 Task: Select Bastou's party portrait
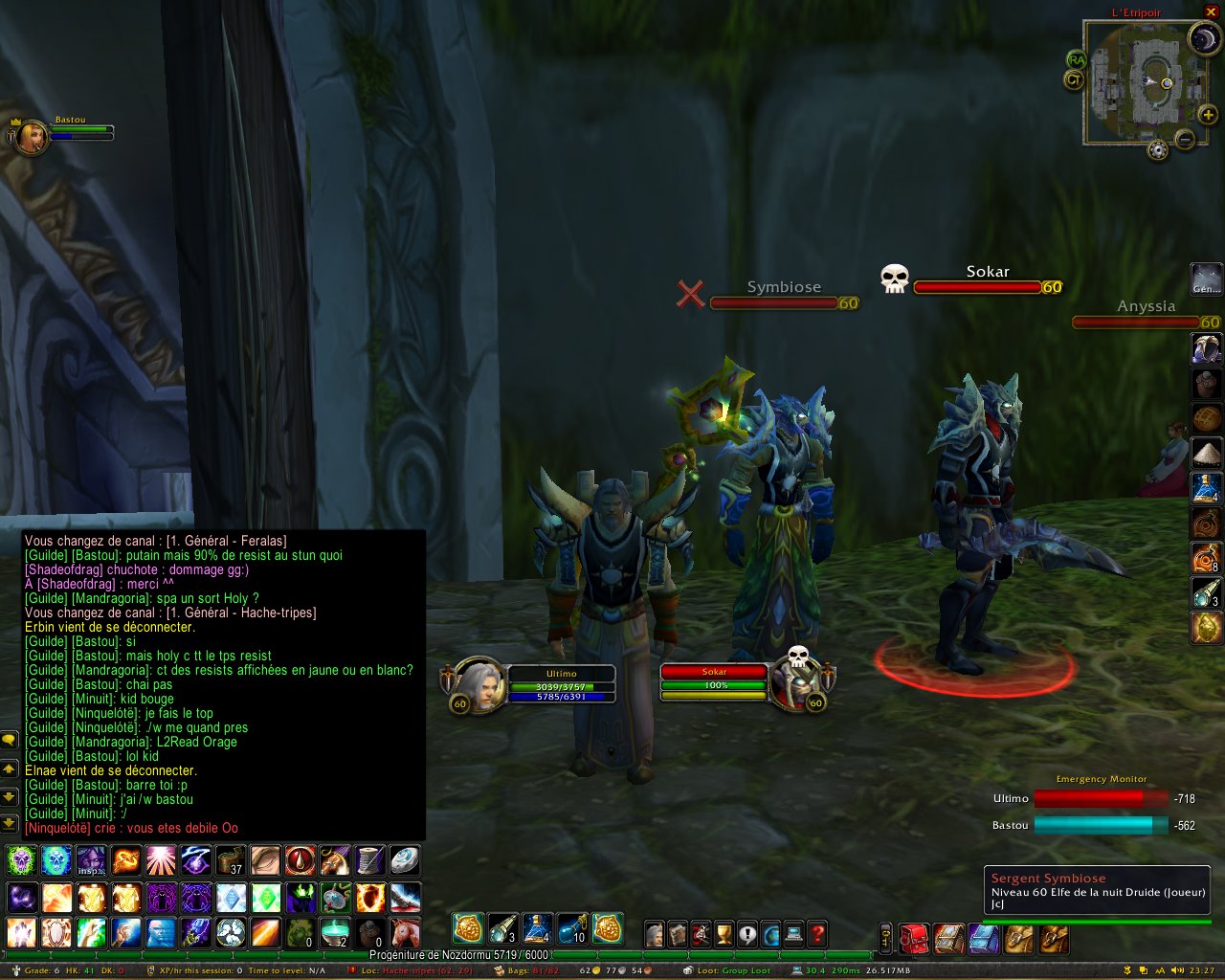click(x=31, y=136)
